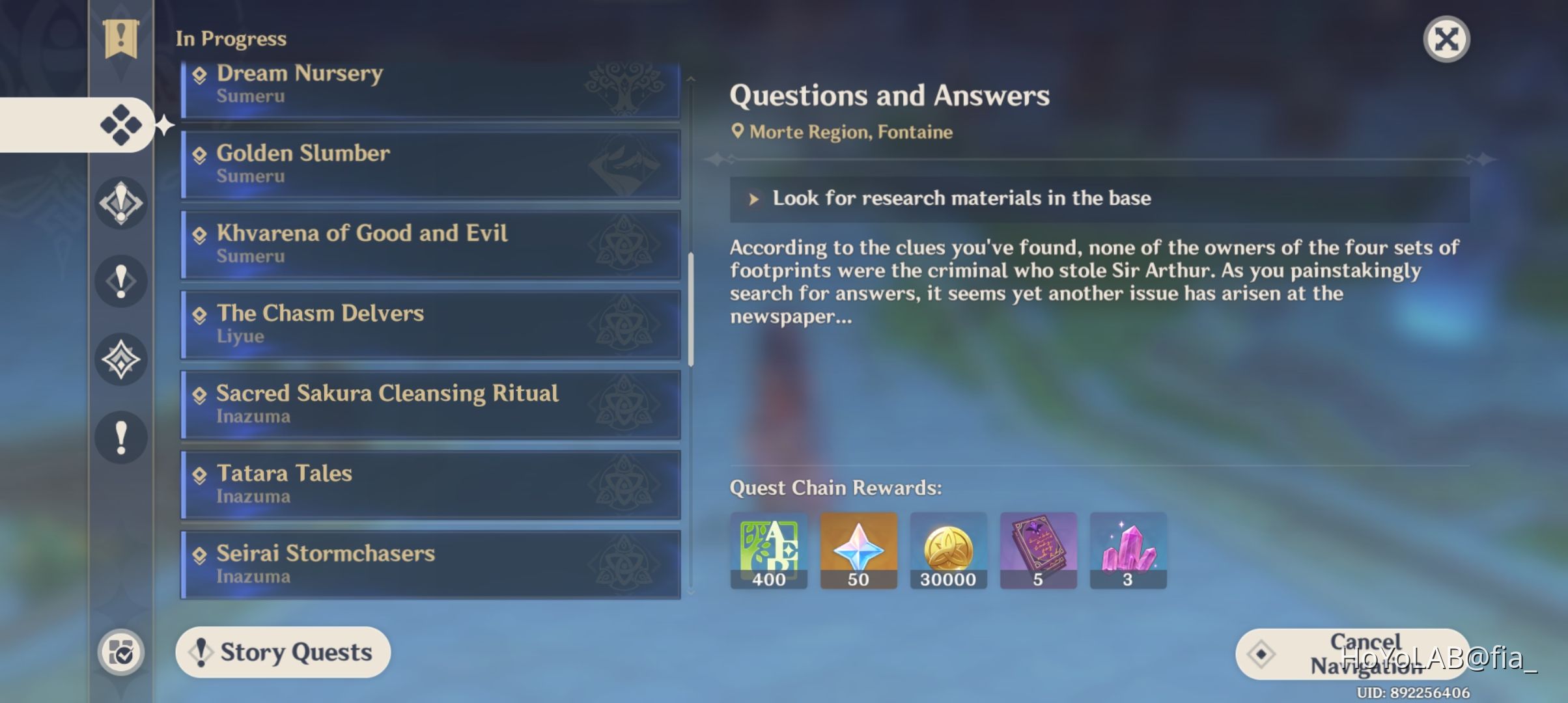Click the selected quest categories diamond icon
1568x703 pixels.
[121, 125]
